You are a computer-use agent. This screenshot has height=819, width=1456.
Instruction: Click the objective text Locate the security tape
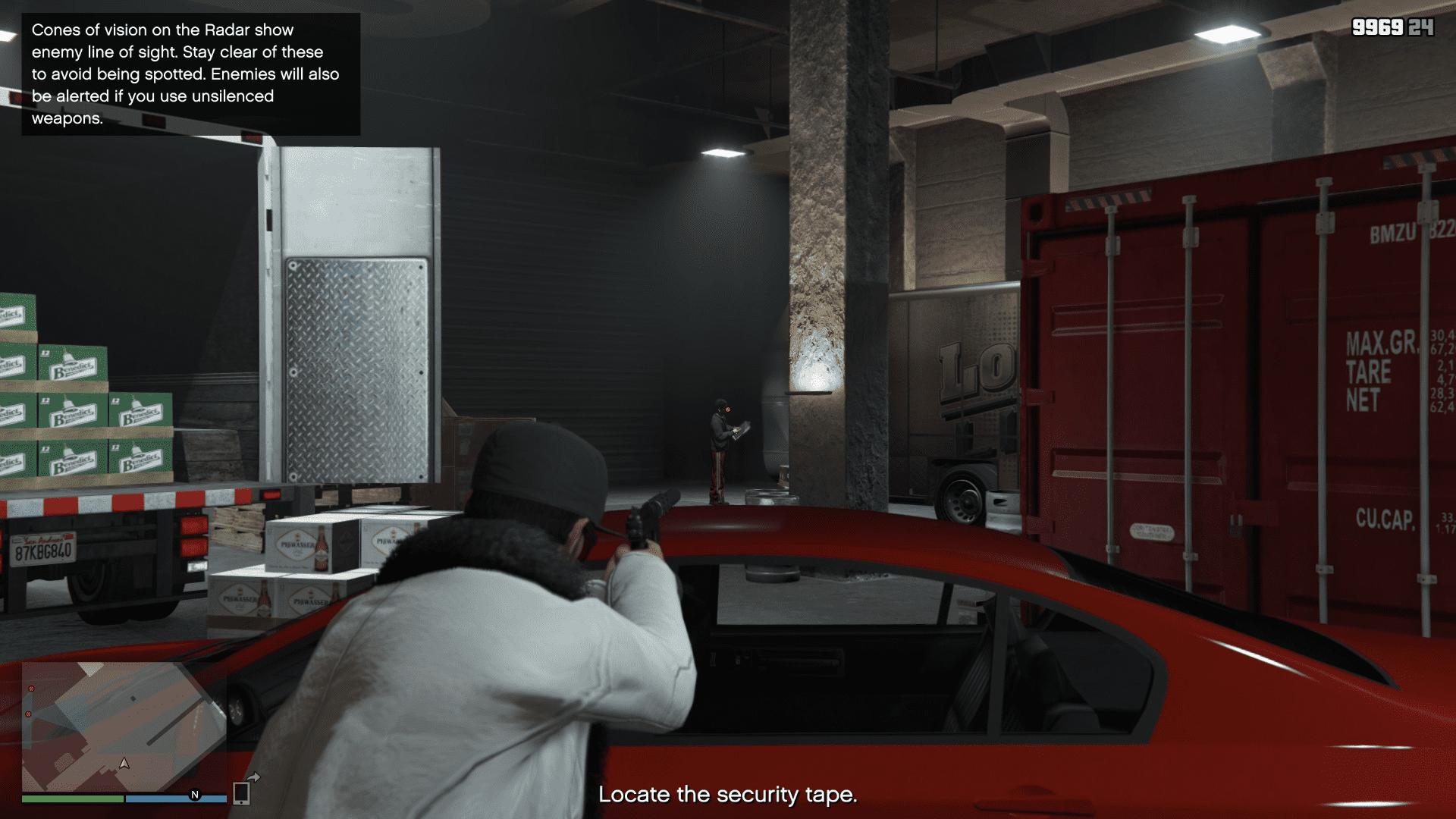(728, 796)
